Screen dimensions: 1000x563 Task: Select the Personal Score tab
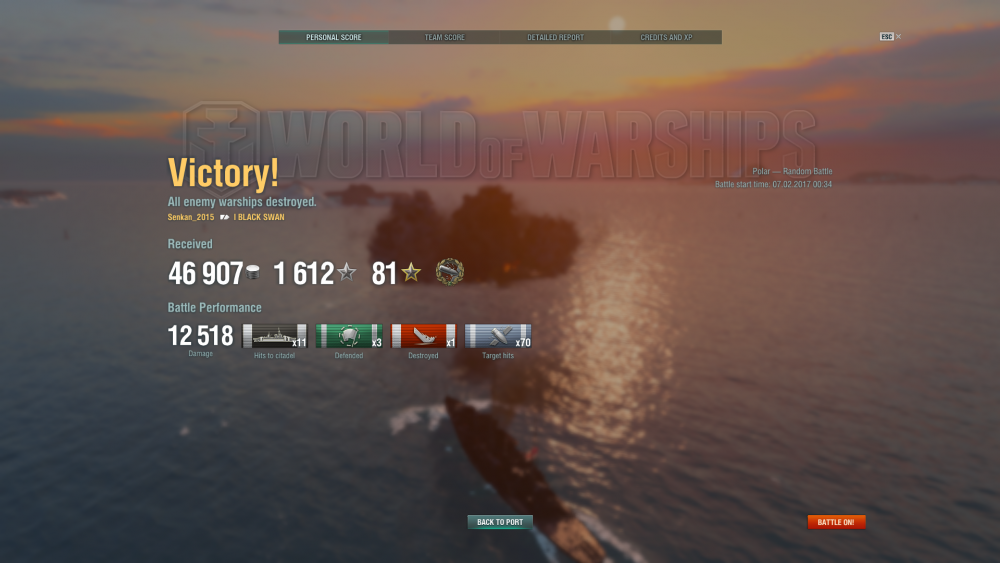[x=334, y=37]
